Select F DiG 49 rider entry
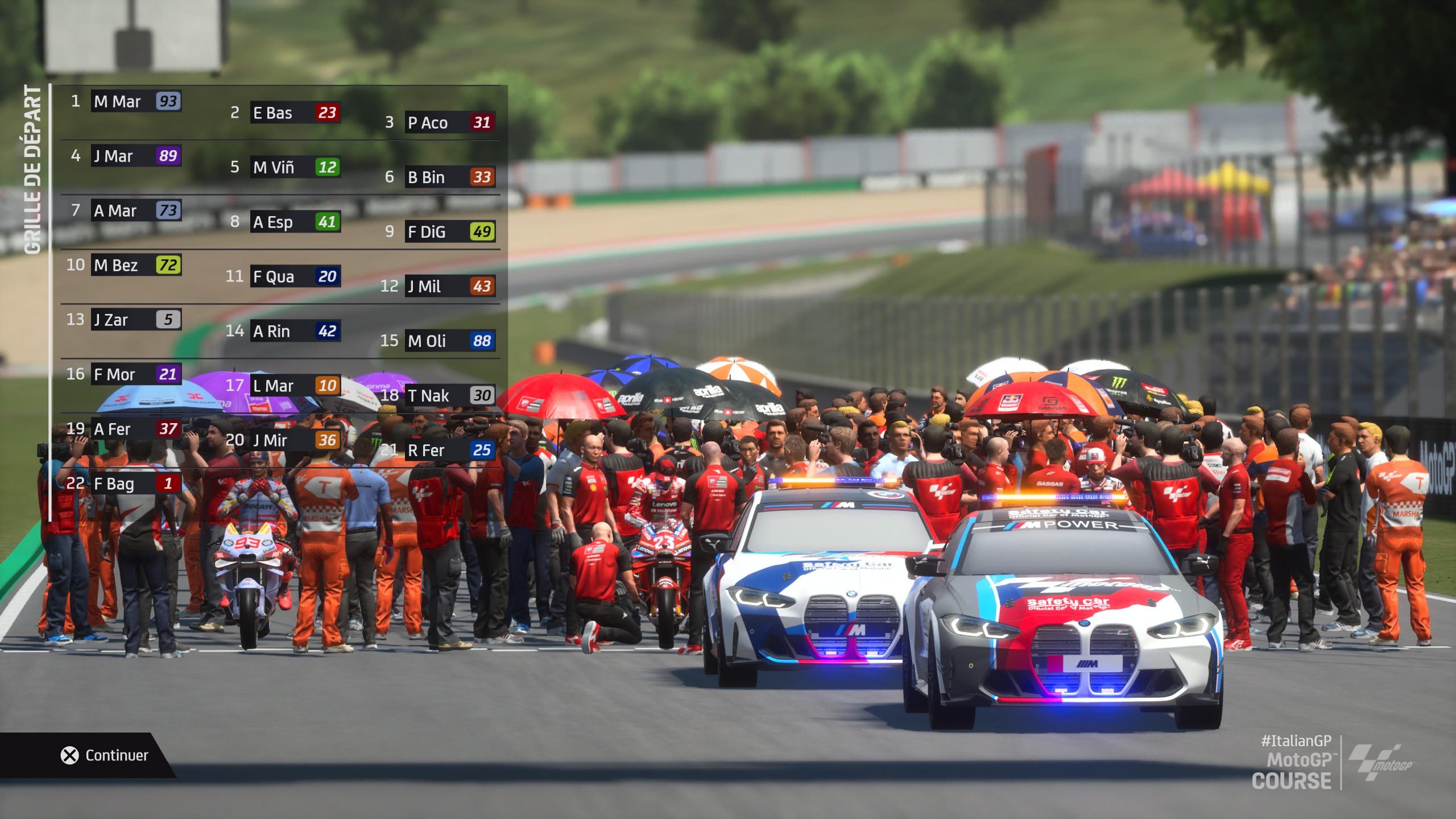 [x=450, y=231]
